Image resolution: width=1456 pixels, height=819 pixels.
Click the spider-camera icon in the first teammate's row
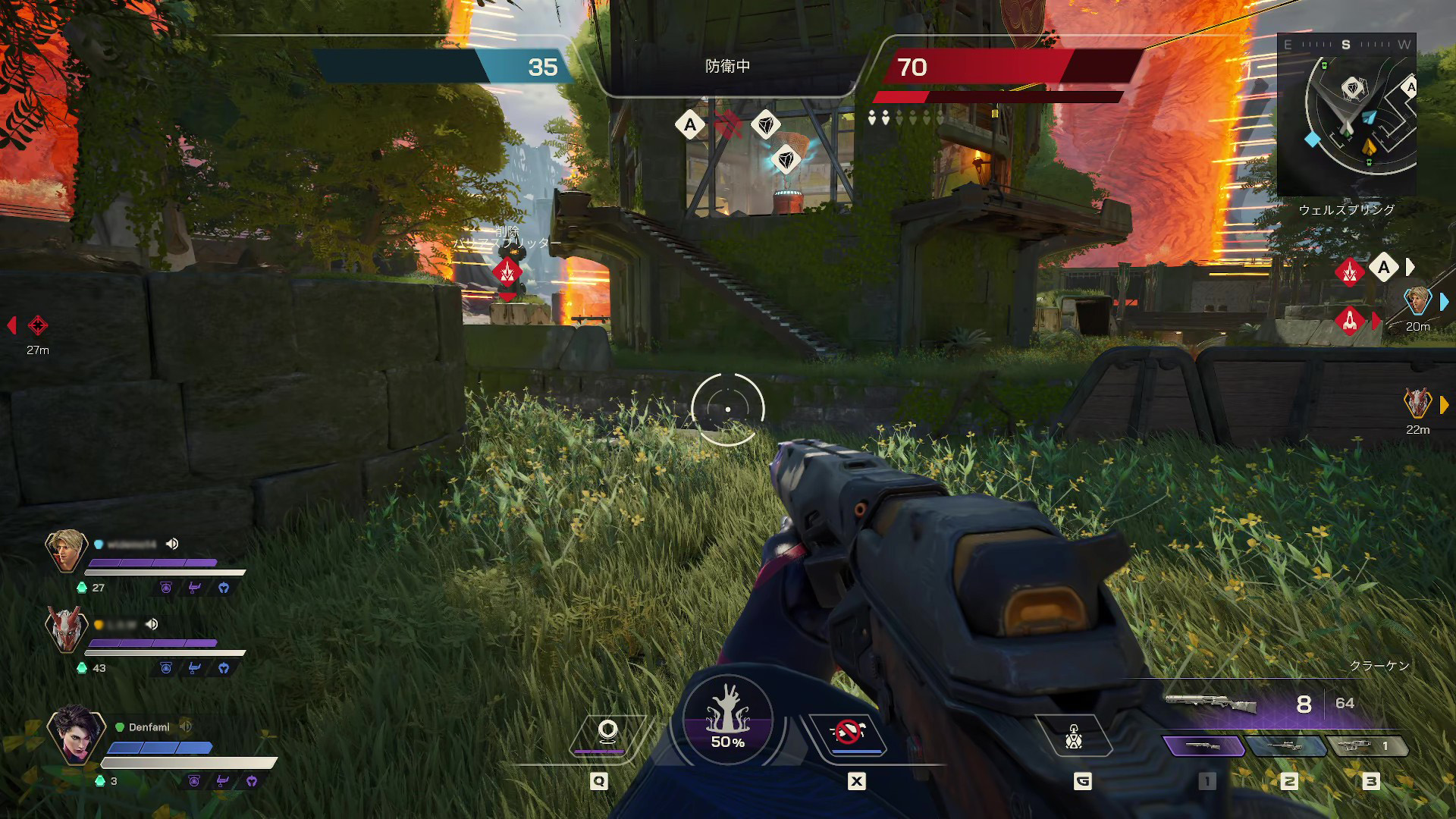(166, 588)
